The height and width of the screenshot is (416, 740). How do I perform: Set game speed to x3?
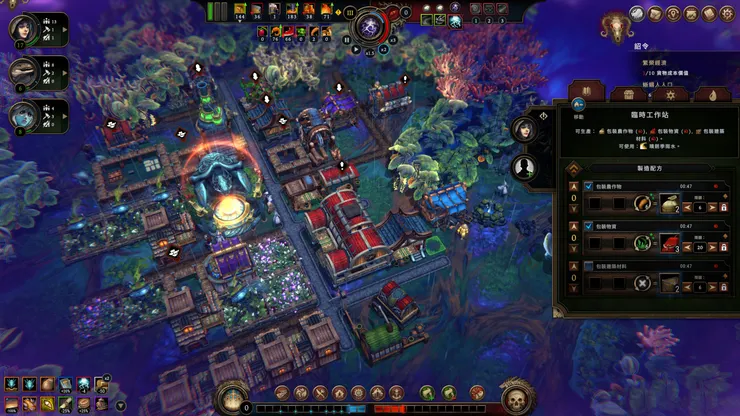[x=393, y=42]
